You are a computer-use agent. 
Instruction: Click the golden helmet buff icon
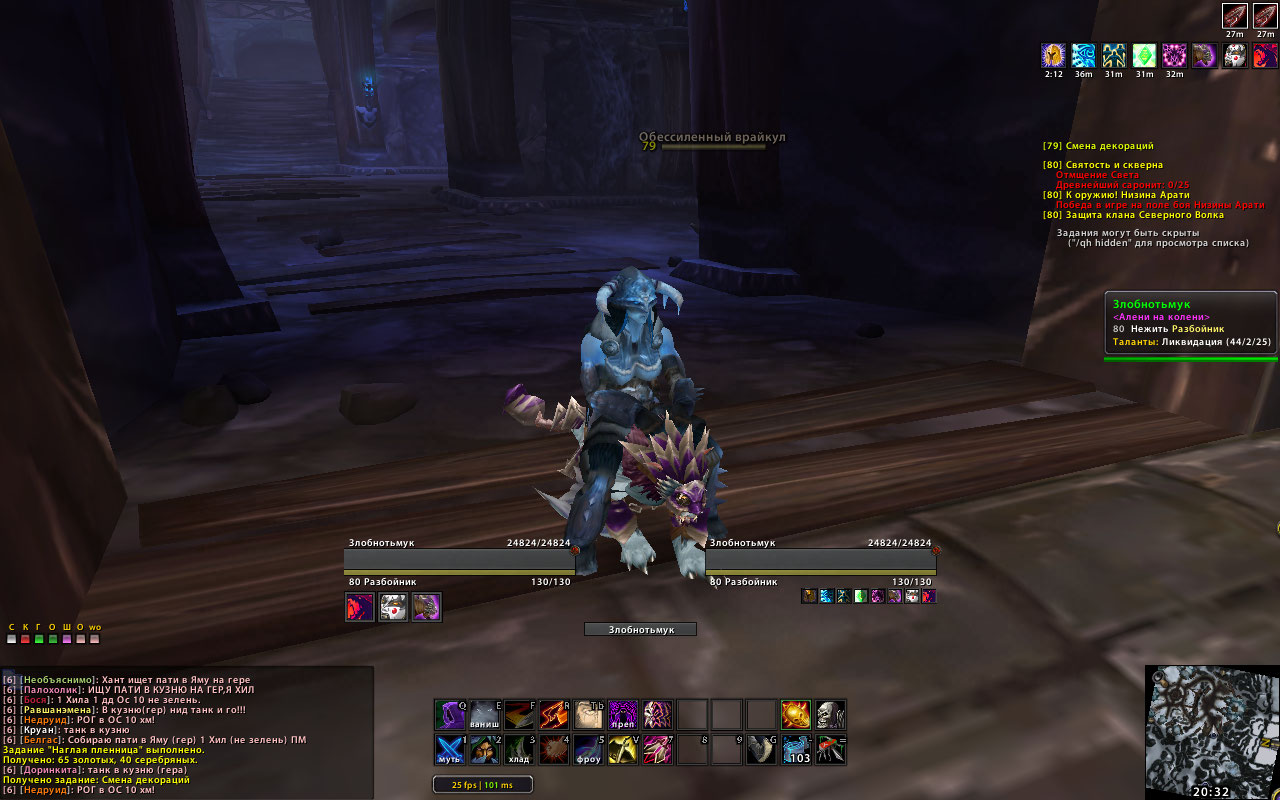pyautogui.click(x=1053, y=55)
